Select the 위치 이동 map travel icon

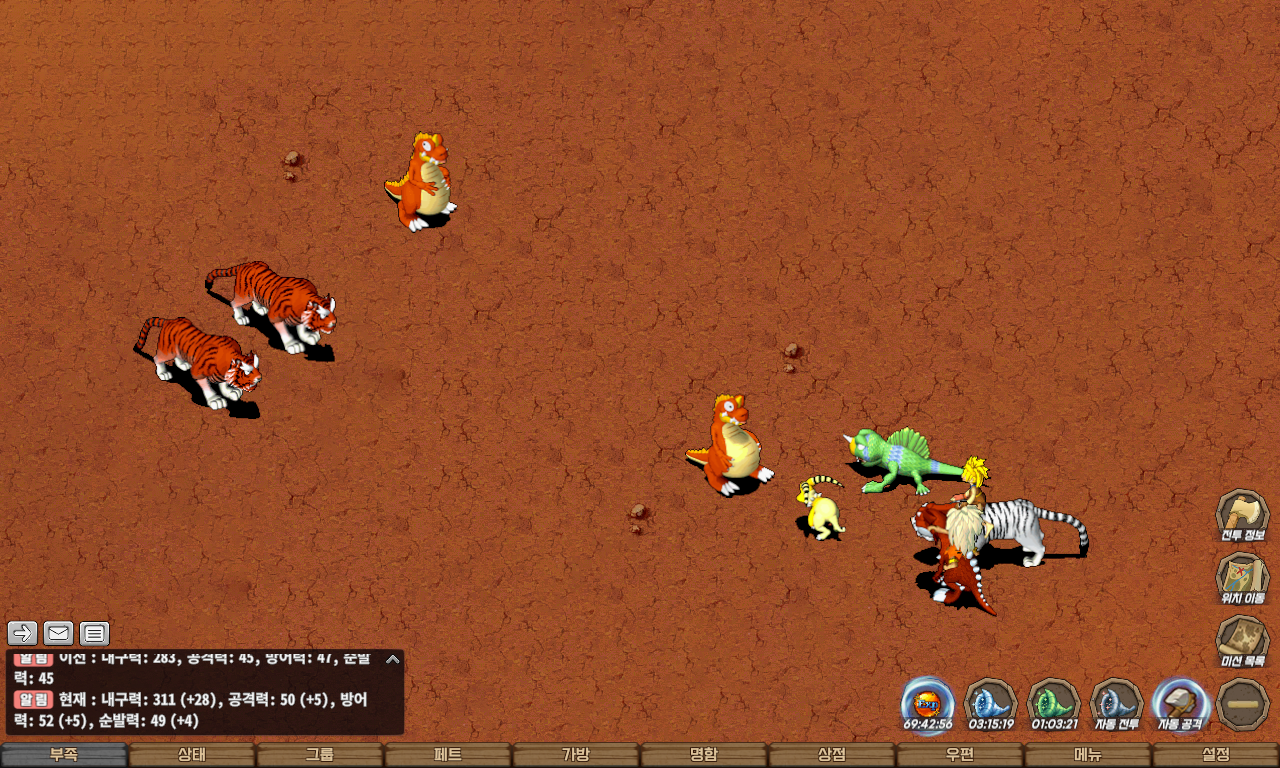click(x=1242, y=579)
